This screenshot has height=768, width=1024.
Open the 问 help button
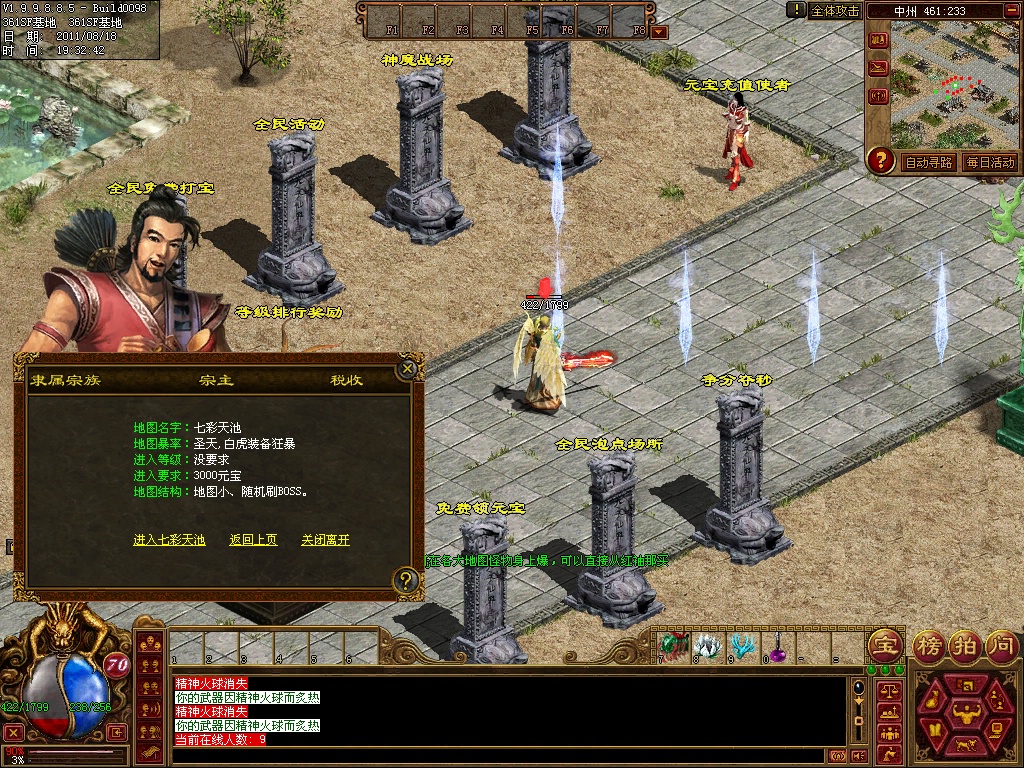click(x=1001, y=645)
